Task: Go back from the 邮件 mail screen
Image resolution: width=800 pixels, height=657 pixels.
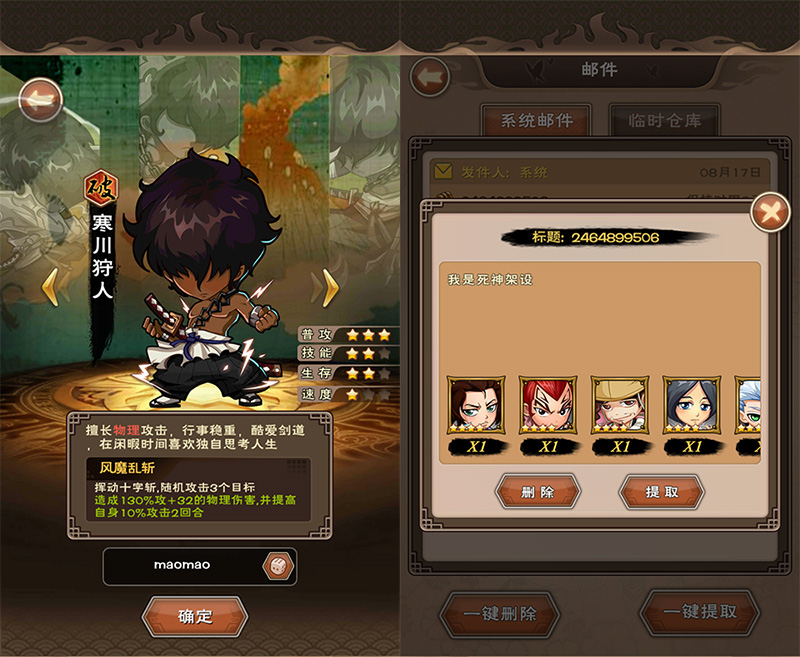Action: [x=430, y=76]
